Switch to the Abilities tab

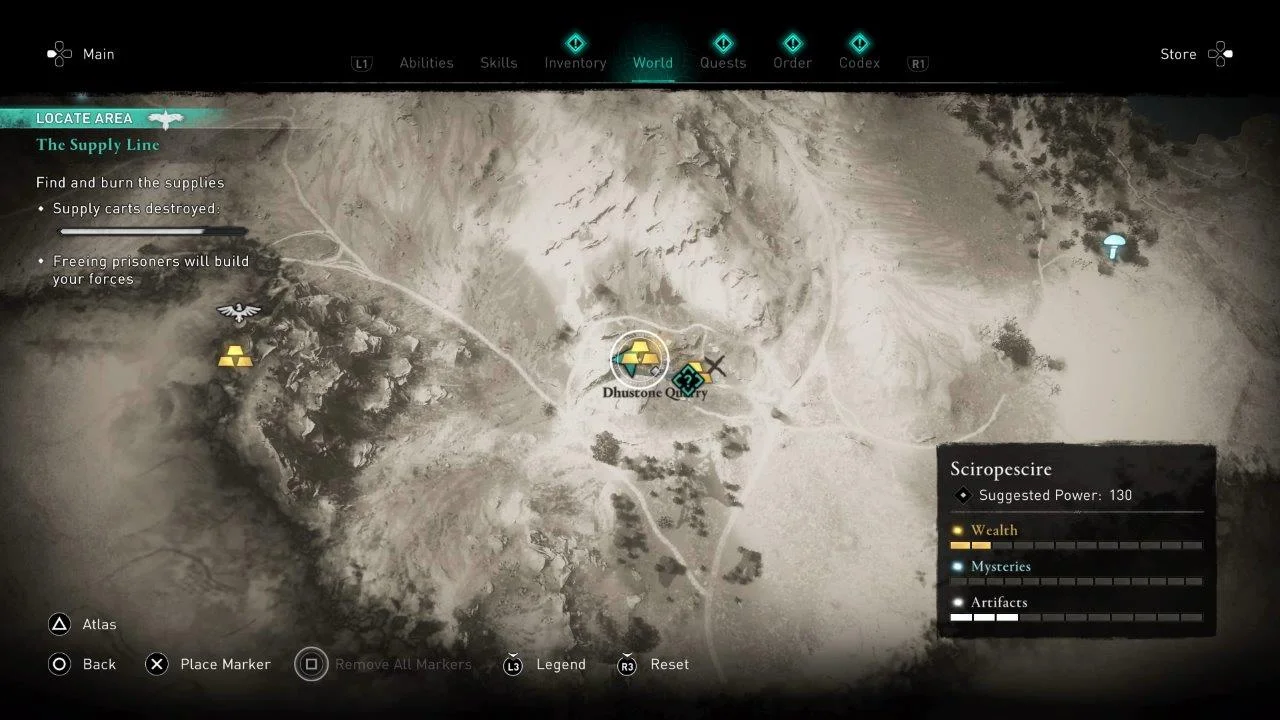[426, 63]
